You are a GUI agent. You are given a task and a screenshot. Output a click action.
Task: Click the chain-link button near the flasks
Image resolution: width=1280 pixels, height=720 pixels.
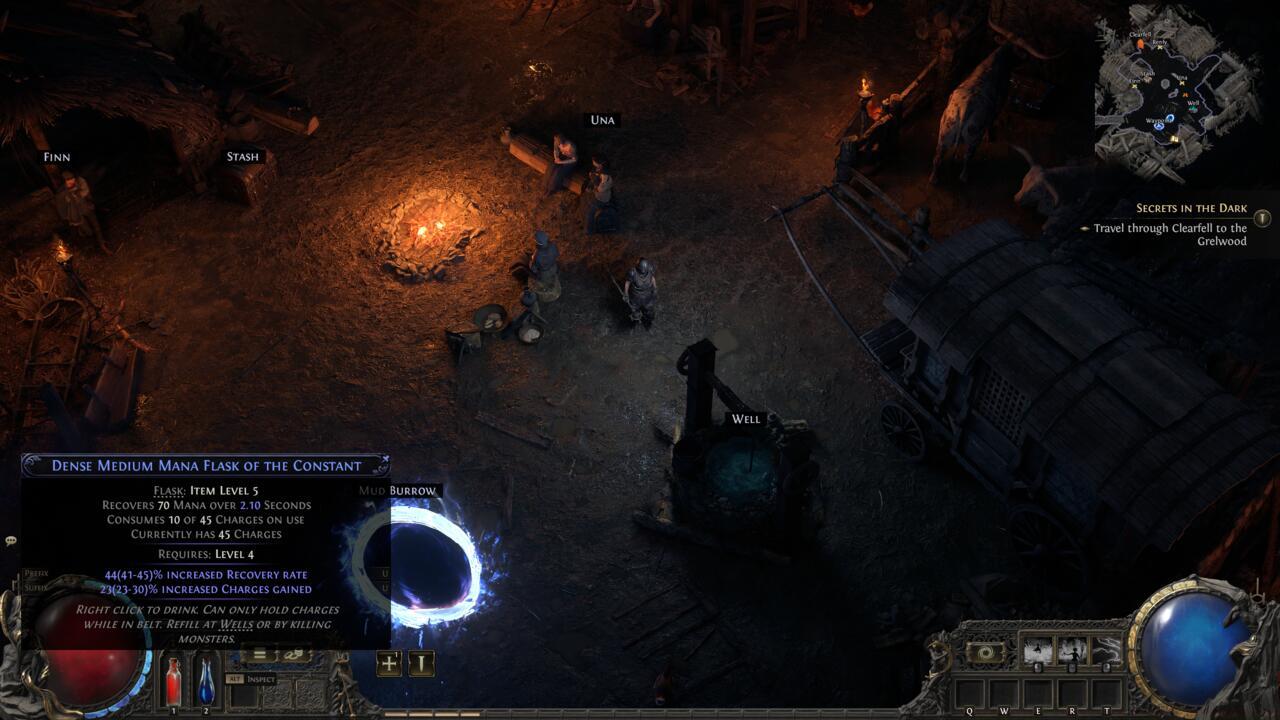point(296,655)
